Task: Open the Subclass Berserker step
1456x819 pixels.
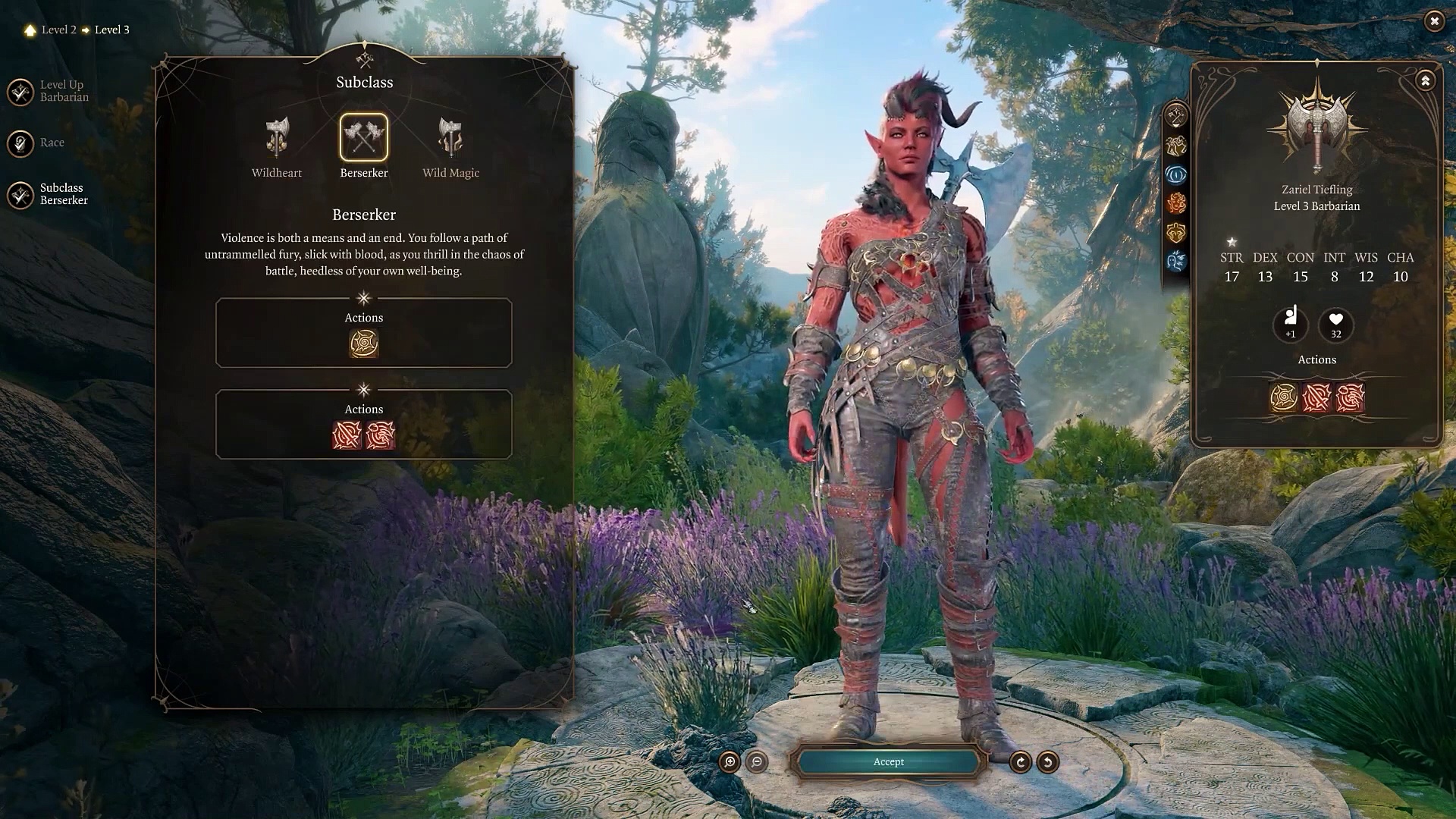Action: tap(21, 195)
